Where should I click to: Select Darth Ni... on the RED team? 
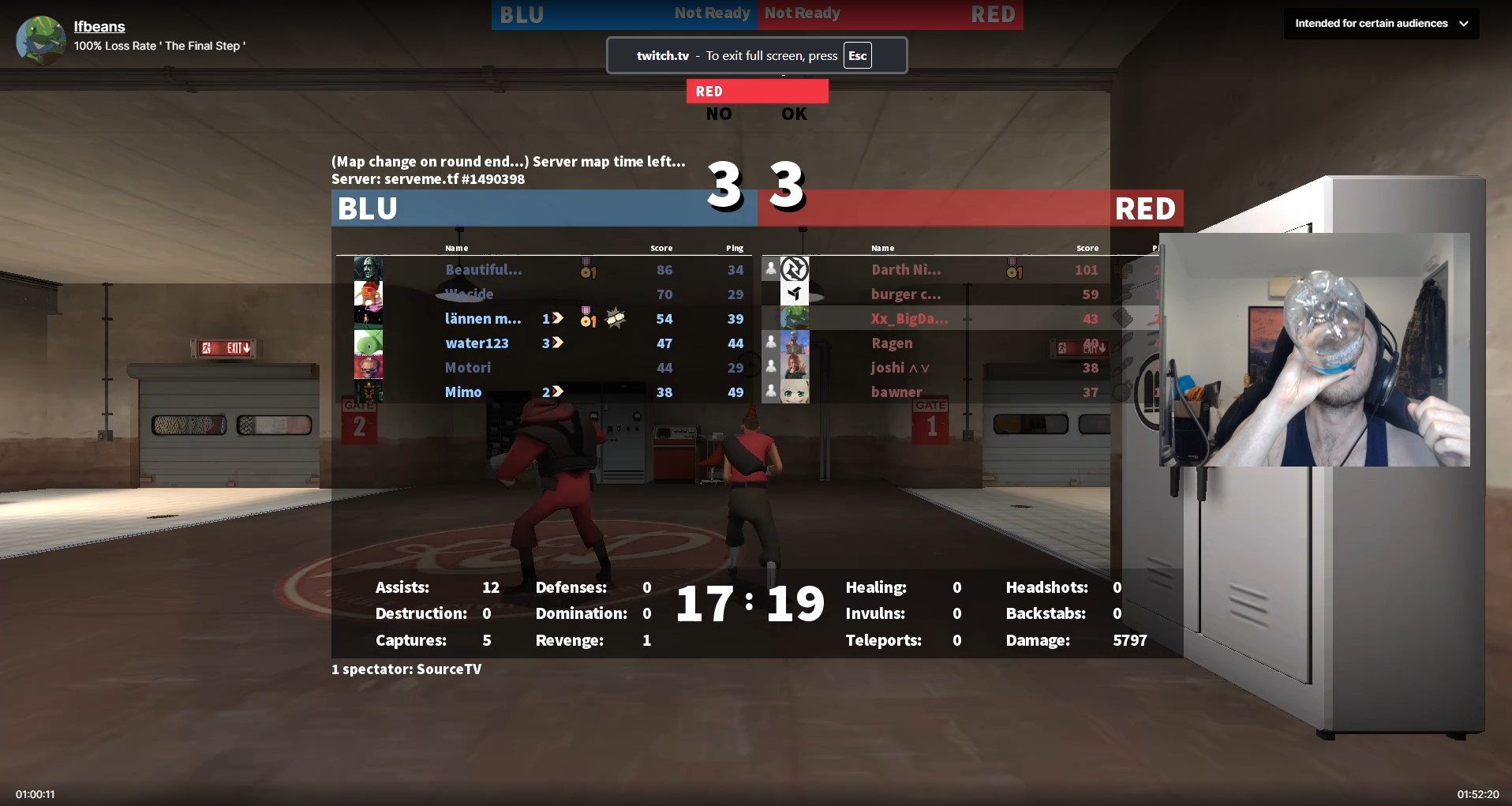(x=905, y=270)
